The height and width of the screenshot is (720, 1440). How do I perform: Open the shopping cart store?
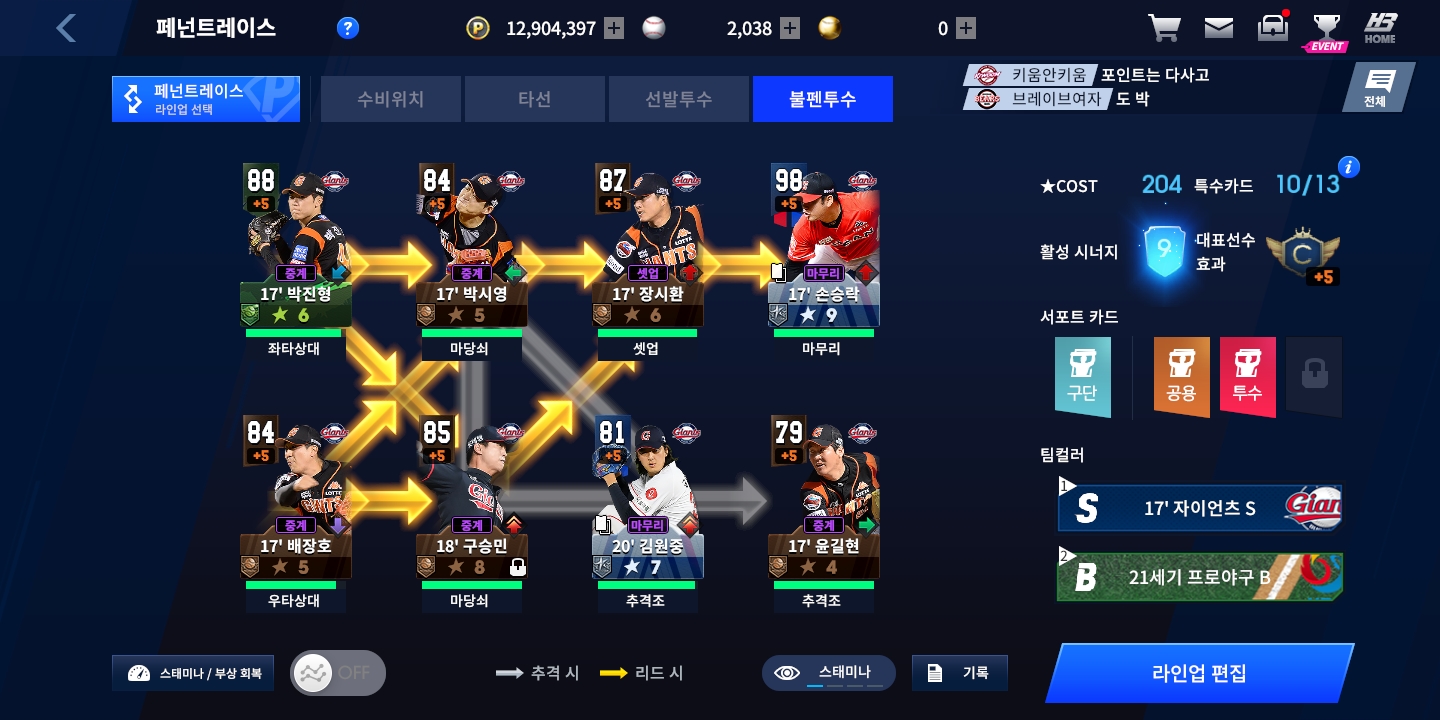coord(1163,28)
